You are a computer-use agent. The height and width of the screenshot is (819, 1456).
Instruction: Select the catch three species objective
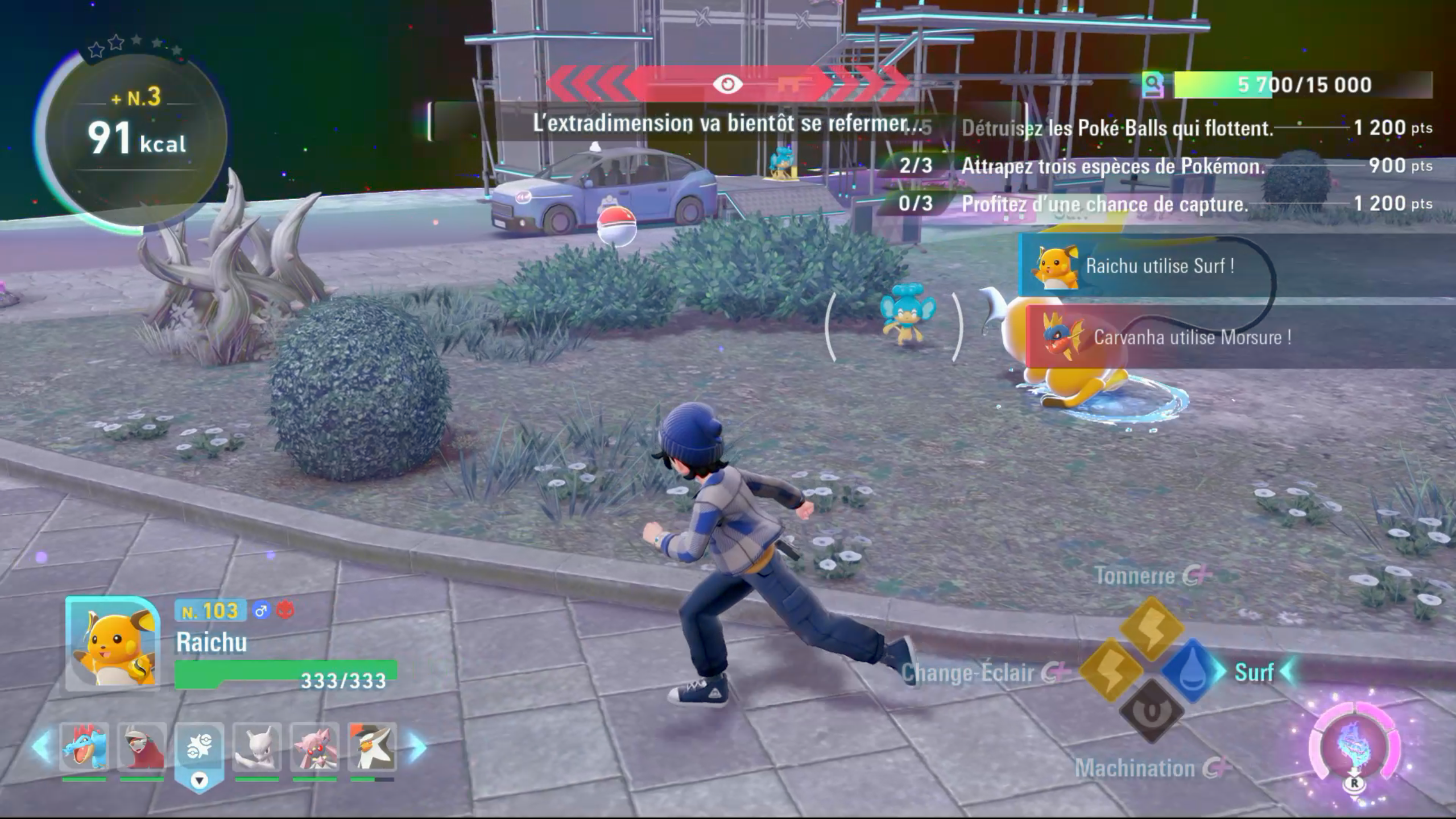(1112, 166)
